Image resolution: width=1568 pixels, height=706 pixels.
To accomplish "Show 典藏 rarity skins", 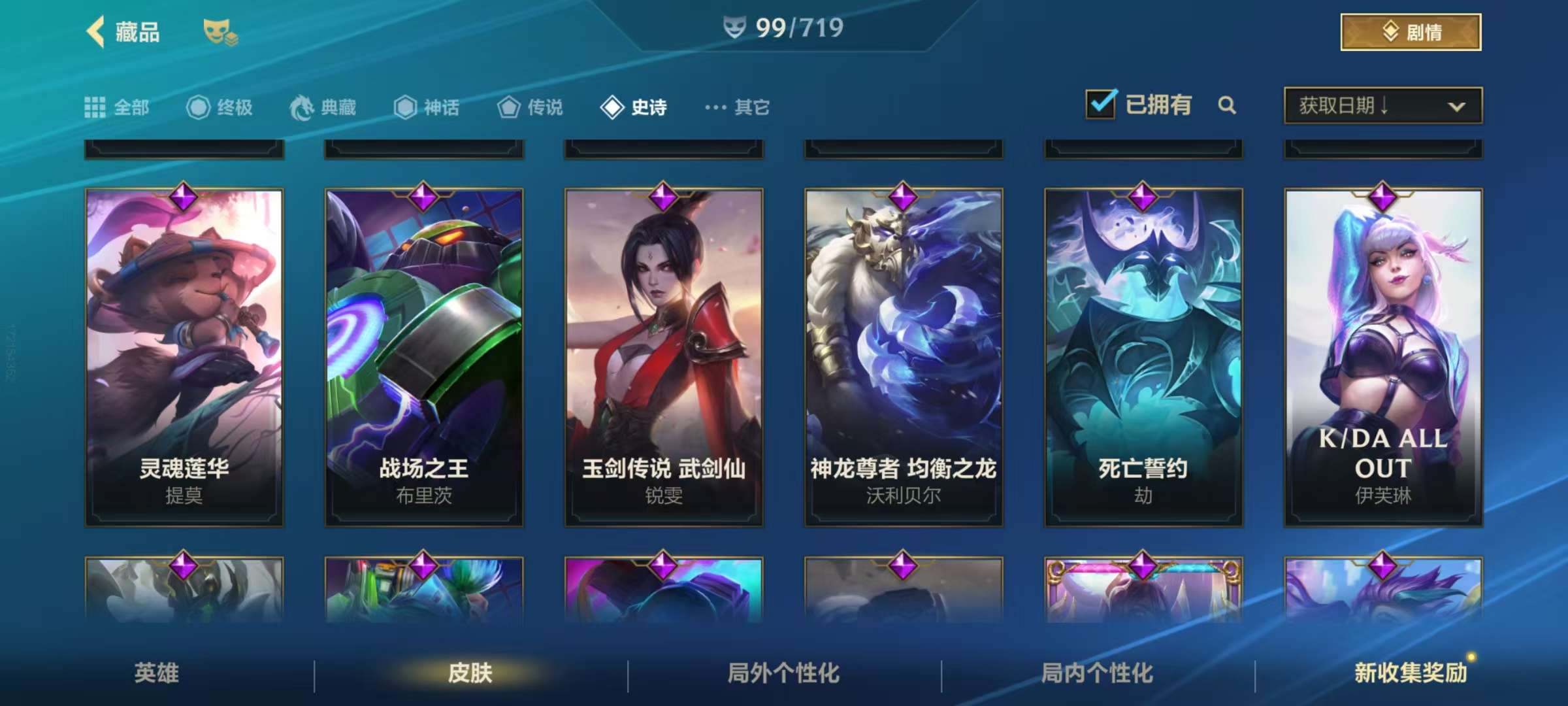I will click(323, 107).
